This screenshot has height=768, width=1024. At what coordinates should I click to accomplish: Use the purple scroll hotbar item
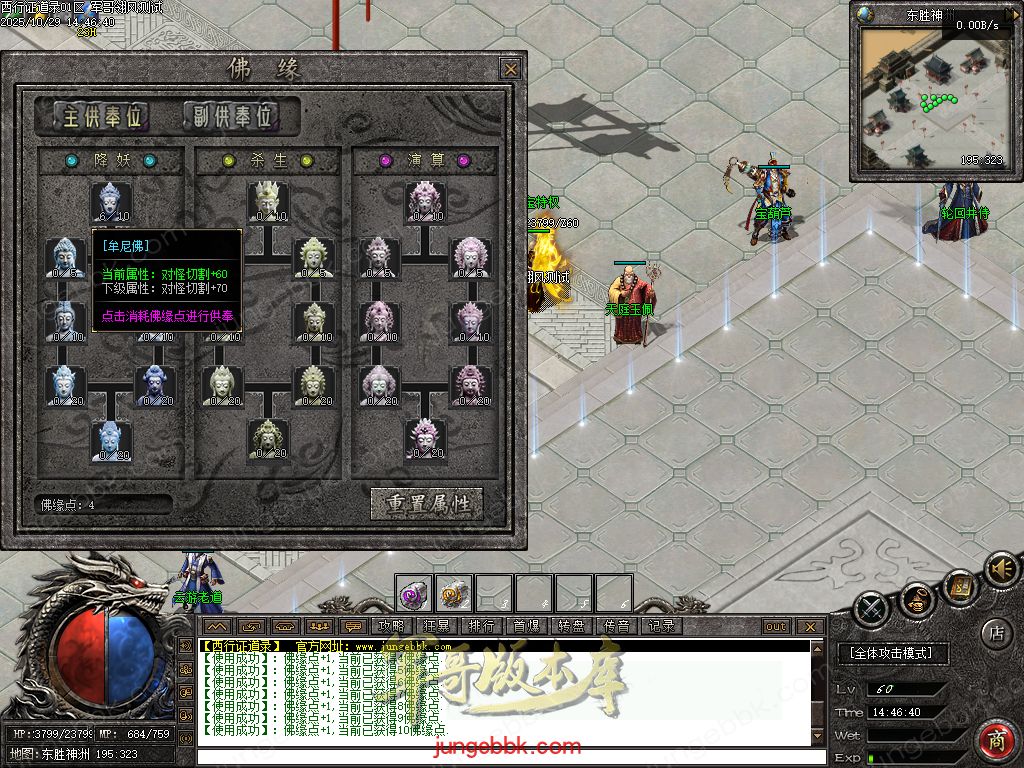click(x=414, y=594)
